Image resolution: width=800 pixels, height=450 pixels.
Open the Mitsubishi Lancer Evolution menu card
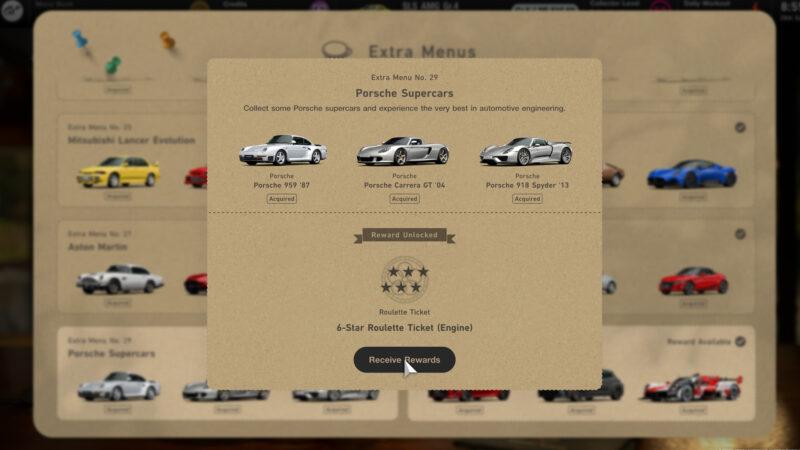click(132, 160)
